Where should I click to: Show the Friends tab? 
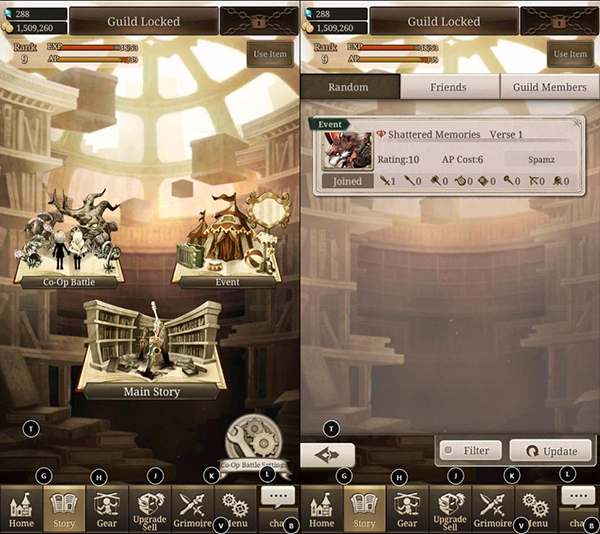click(x=449, y=87)
